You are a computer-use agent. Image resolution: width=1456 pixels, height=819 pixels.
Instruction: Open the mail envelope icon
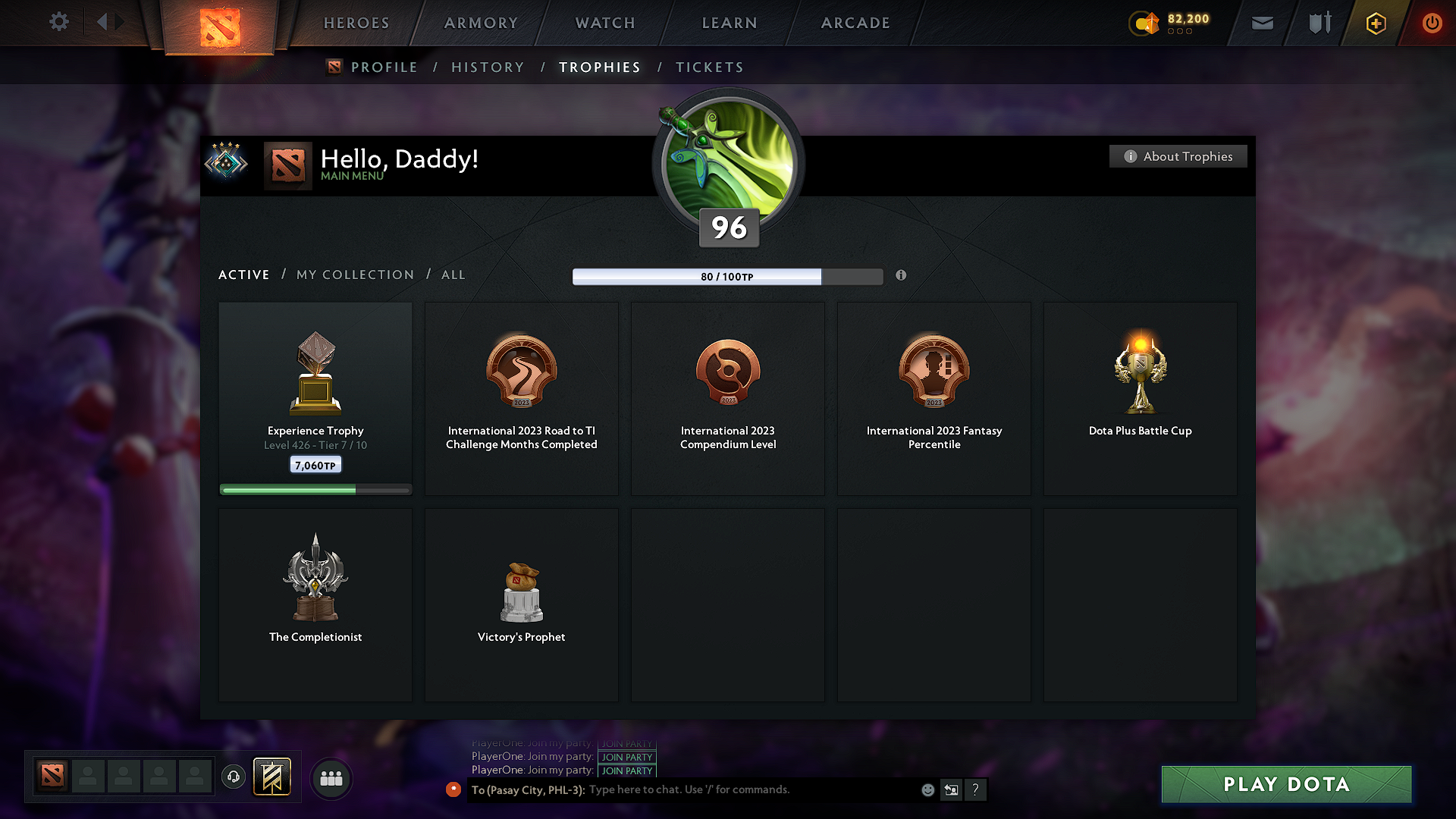coord(1262,23)
